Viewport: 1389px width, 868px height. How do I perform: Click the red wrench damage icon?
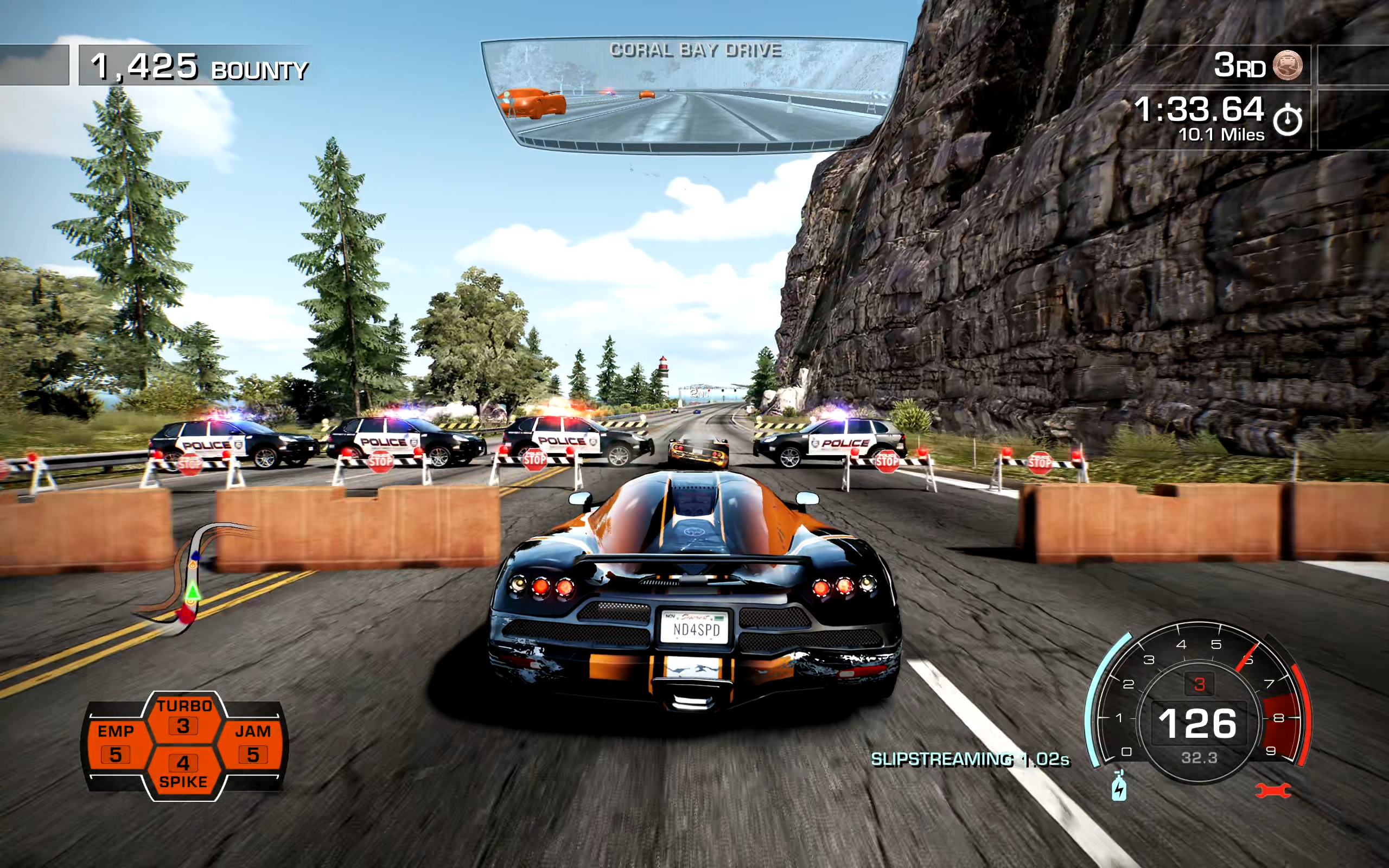click(x=1273, y=791)
